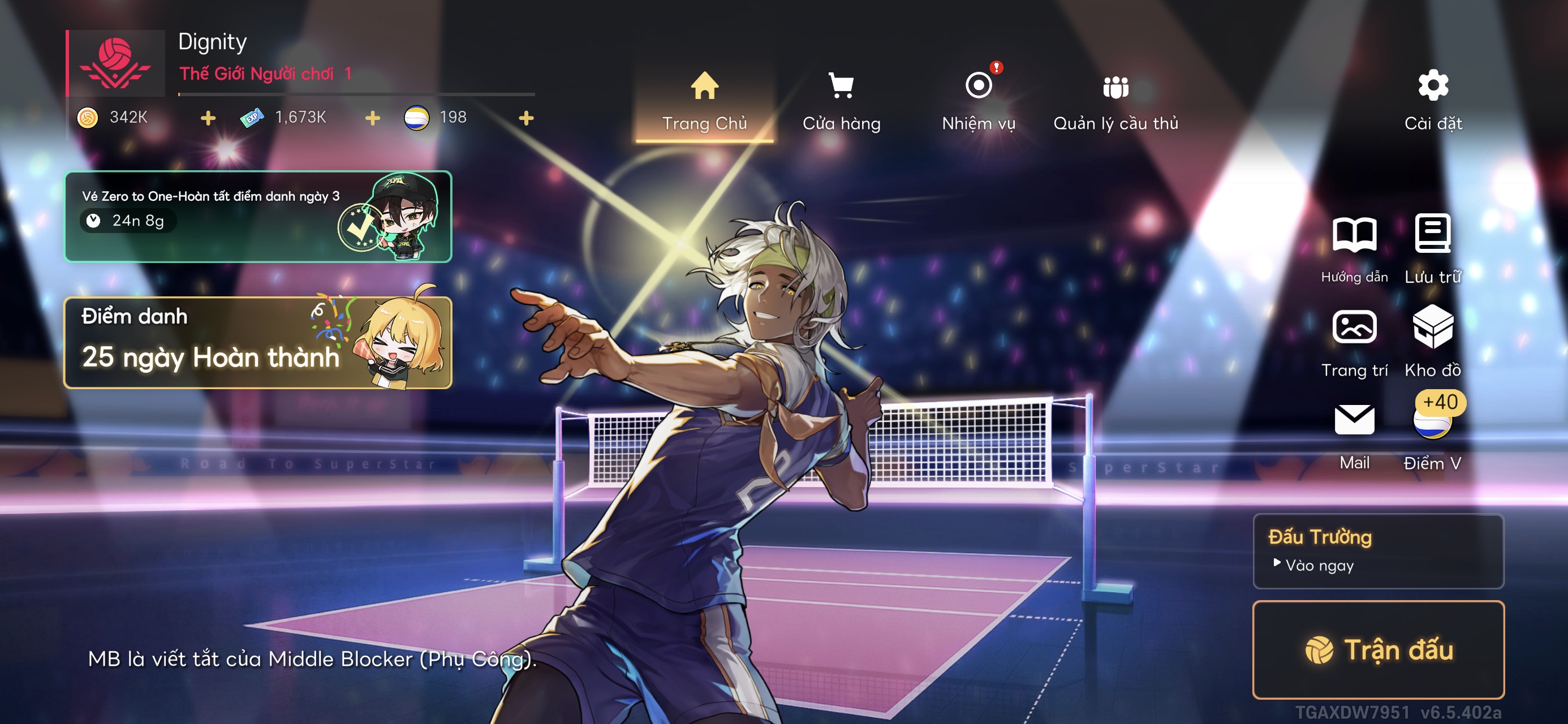The width and height of the screenshot is (1568, 724).
Task: Start a match with Trận đấu
Action: (1378, 650)
